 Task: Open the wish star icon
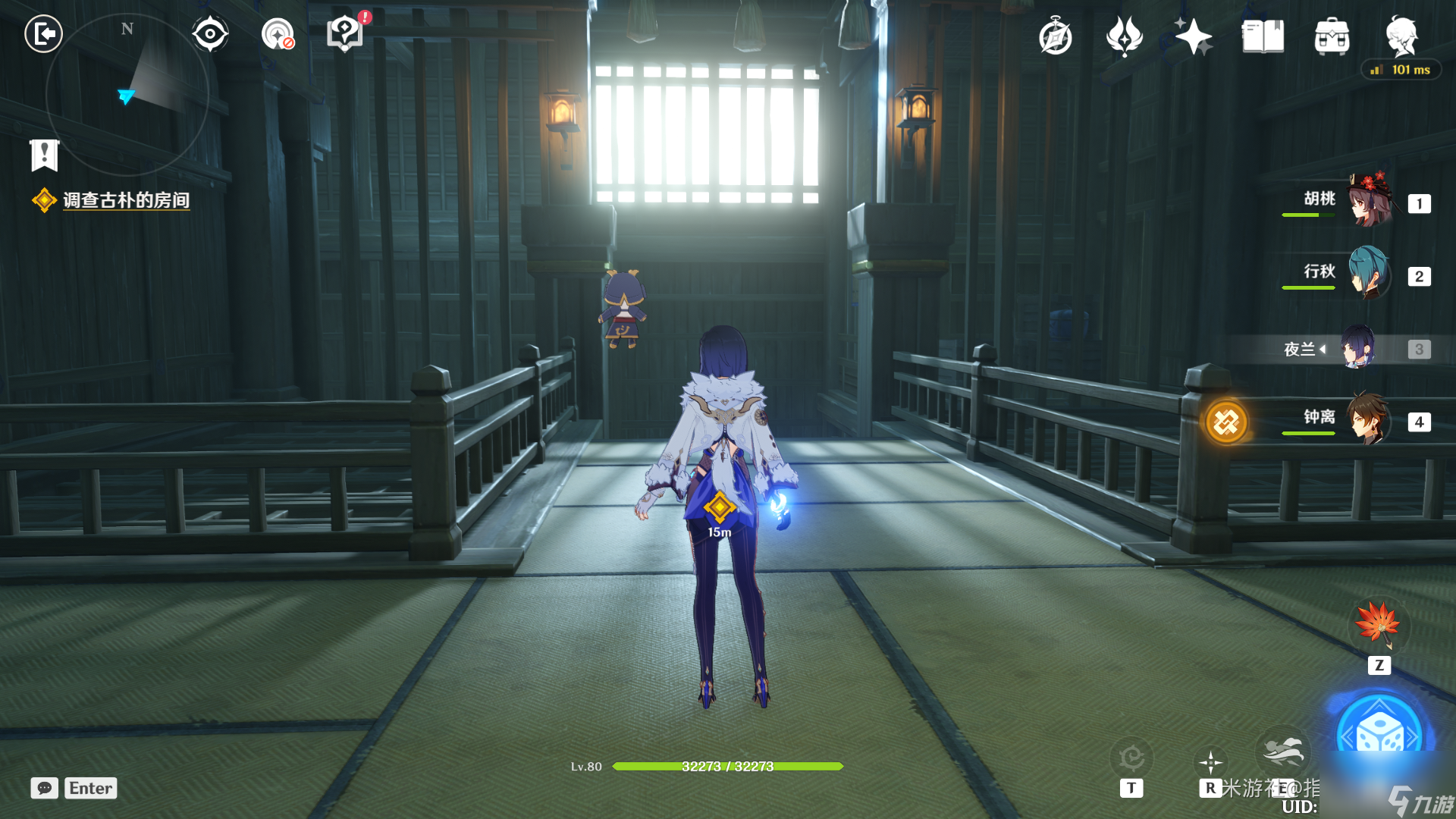[1193, 37]
